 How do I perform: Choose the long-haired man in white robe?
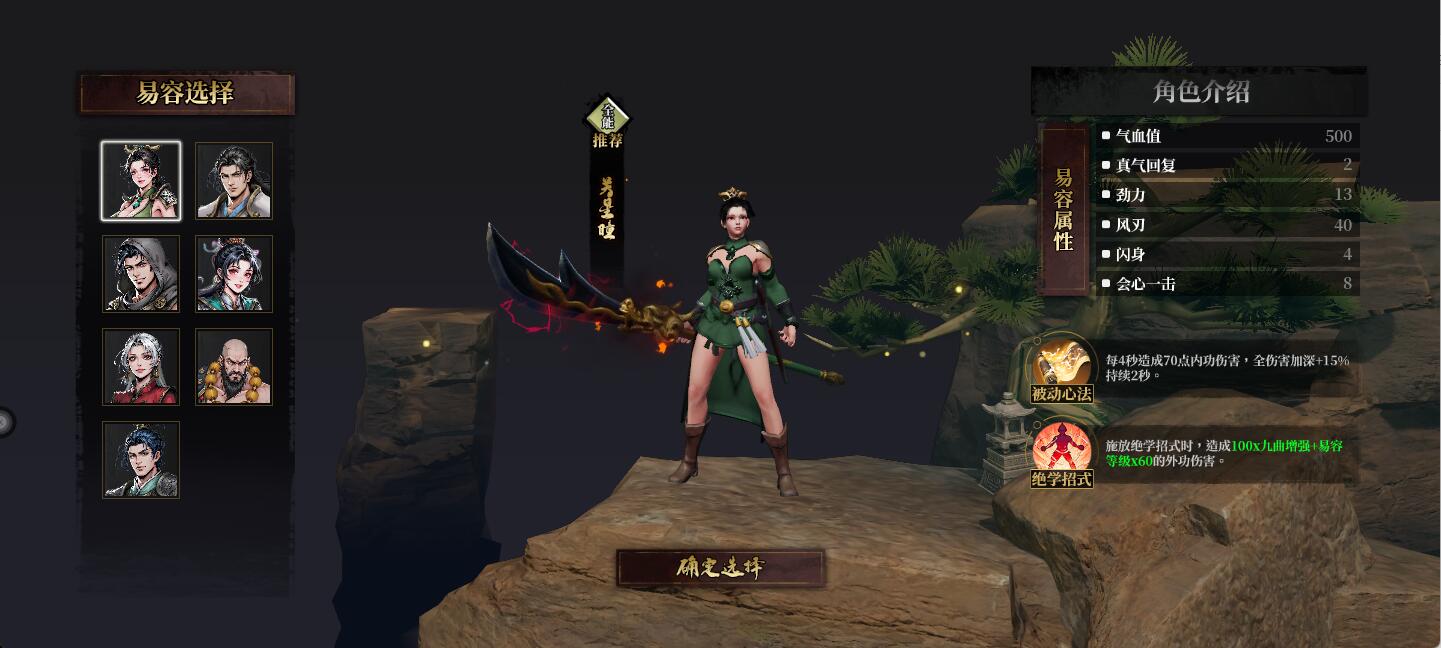pos(234,181)
